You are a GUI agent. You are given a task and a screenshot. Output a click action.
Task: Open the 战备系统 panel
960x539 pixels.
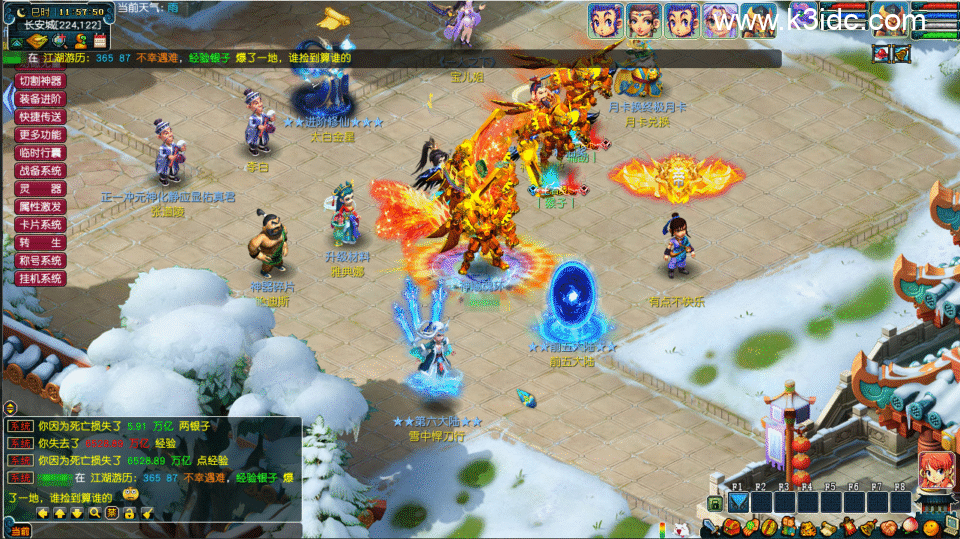(40, 171)
